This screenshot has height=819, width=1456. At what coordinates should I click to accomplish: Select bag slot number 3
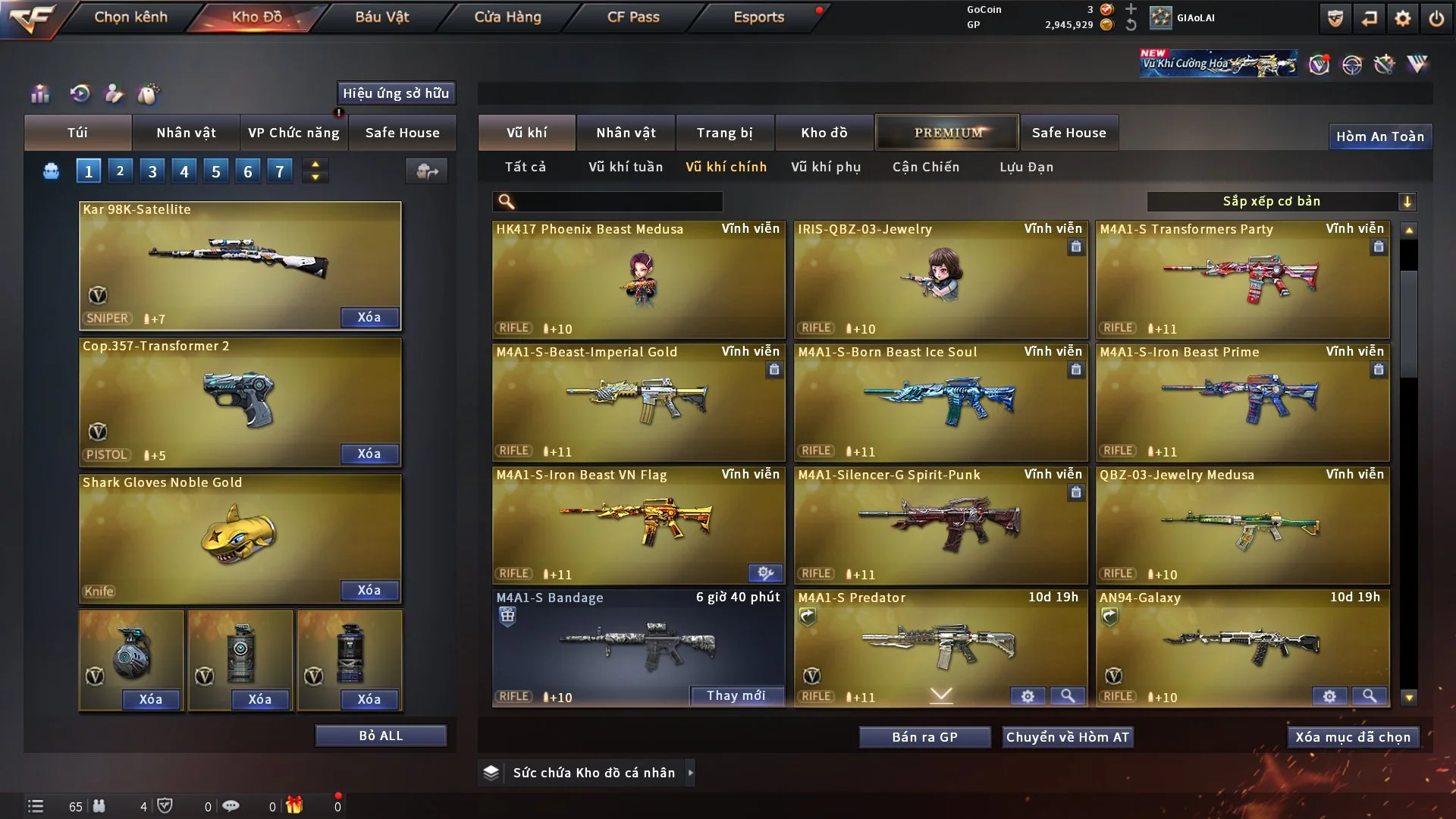(152, 171)
